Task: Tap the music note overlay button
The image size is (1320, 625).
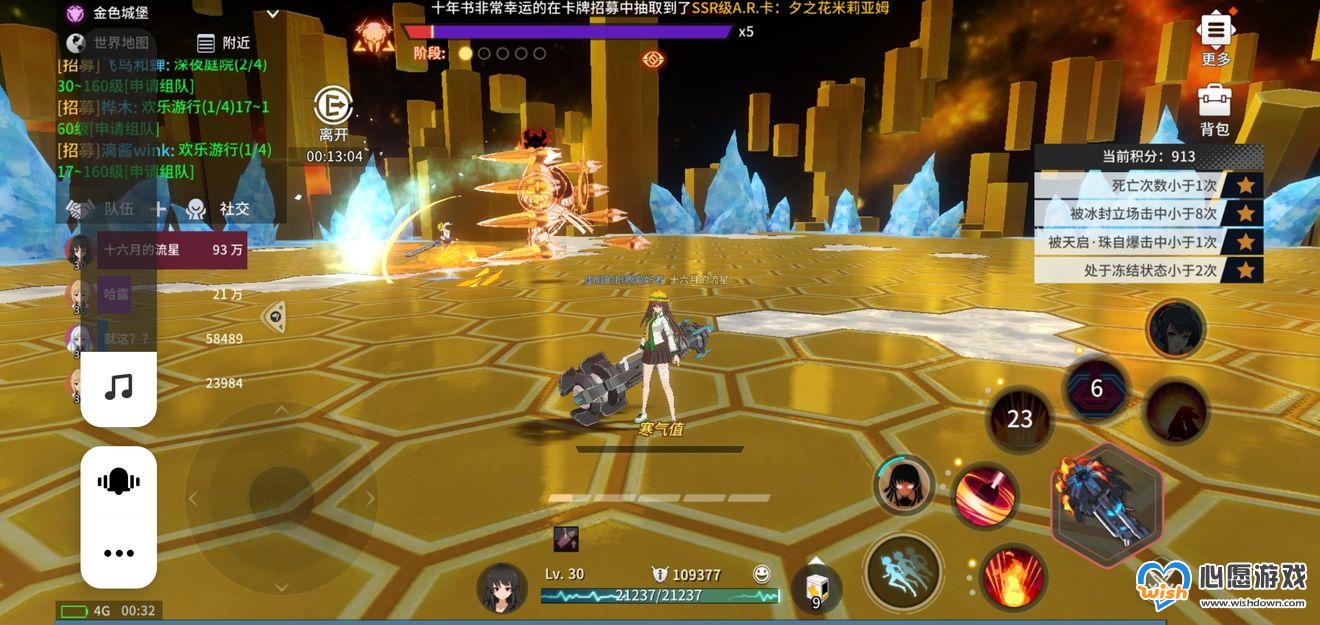Action: coord(118,388)
